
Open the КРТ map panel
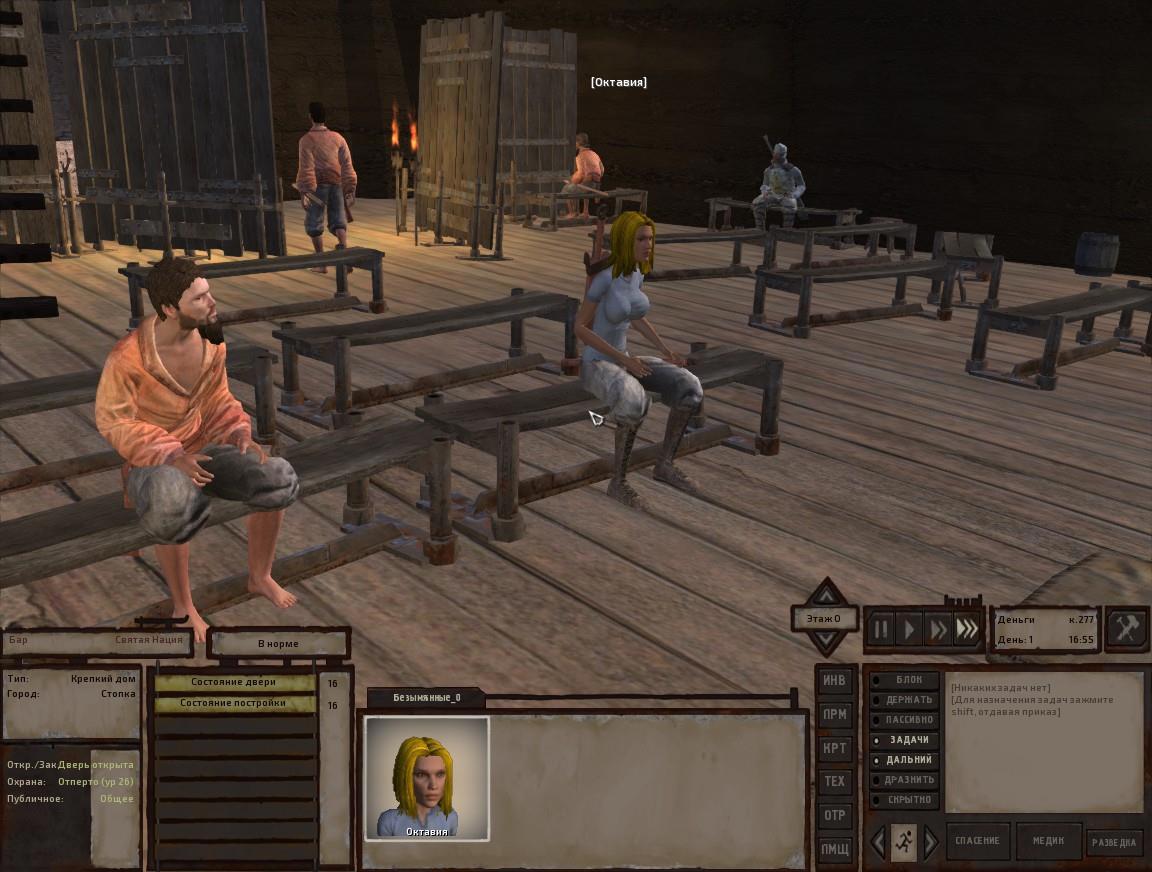(x=834, y=748)
